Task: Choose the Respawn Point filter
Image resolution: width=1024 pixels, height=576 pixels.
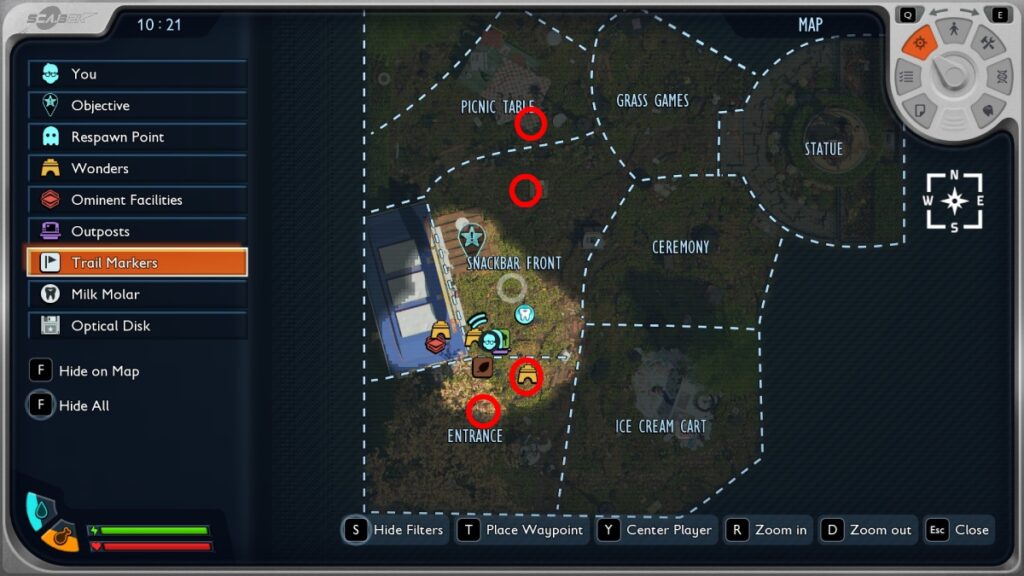Action: (x=137, y=137)
